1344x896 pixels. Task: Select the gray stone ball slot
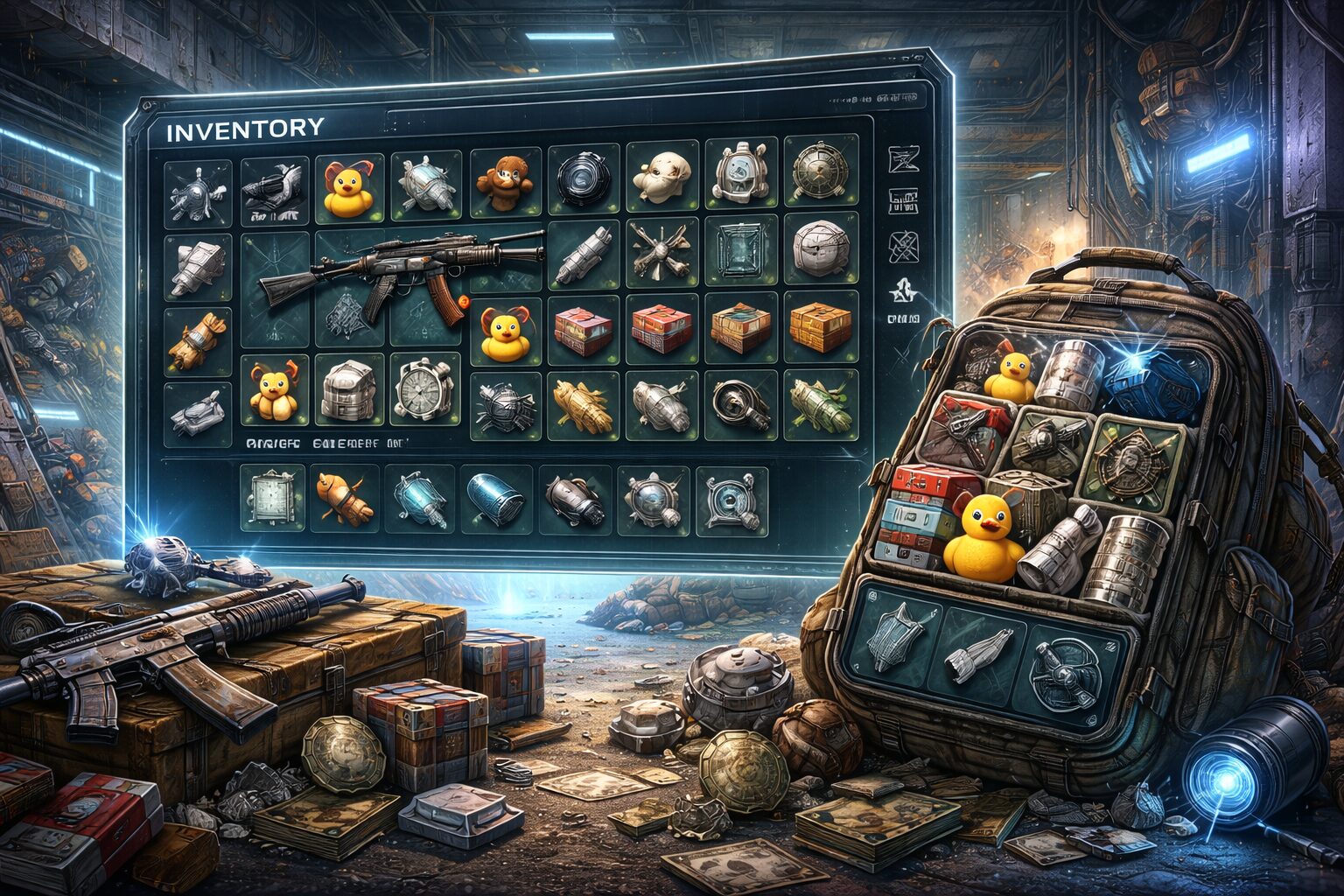click(820, 249)
